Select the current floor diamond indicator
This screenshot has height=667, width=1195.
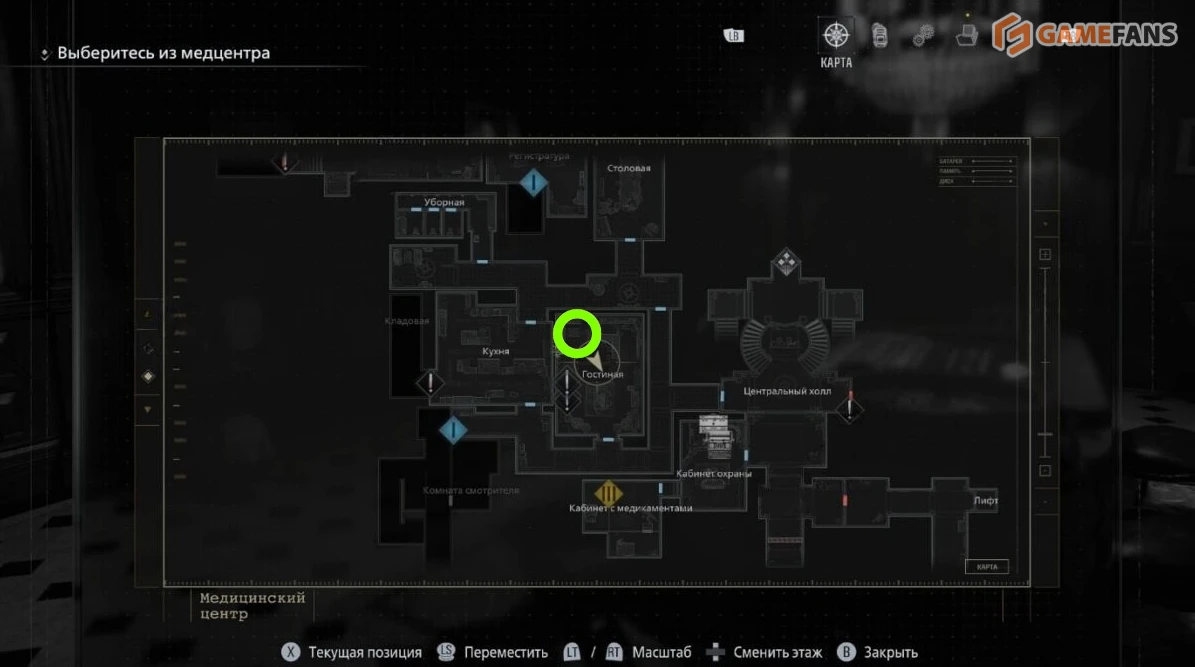[x=148, y=376]
